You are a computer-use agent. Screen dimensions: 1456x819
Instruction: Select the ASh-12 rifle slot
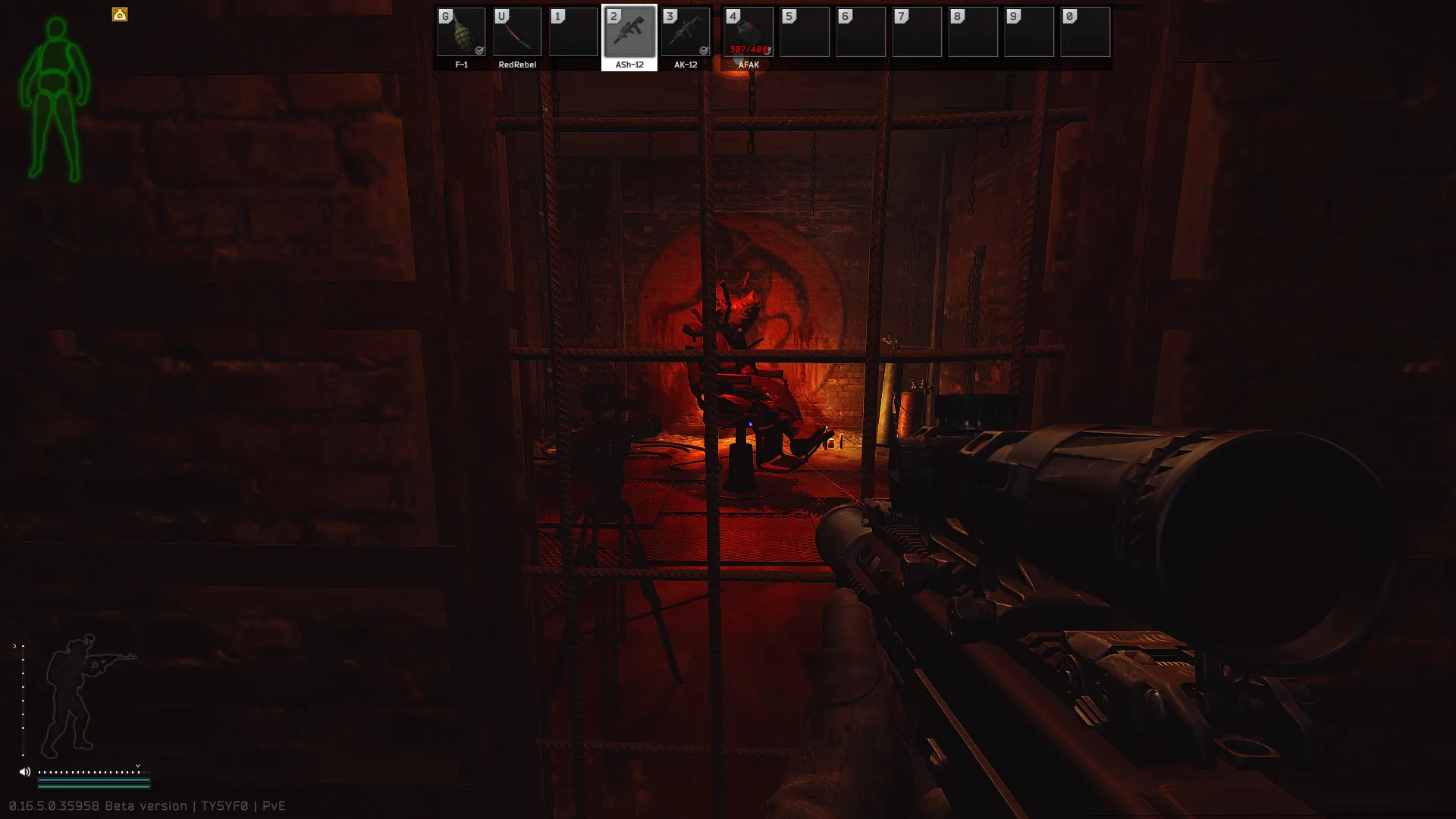pos(629,33)
